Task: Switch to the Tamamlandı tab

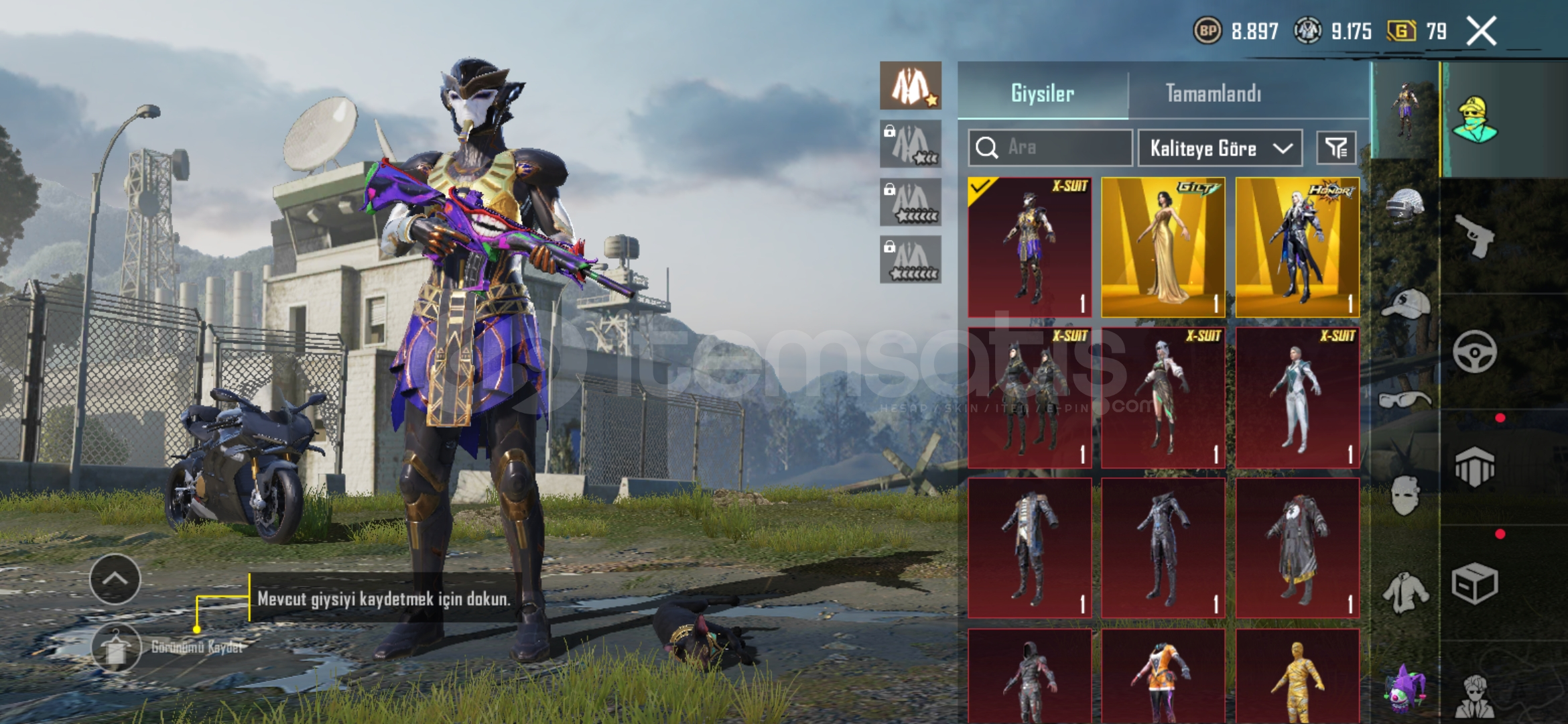Action: pos(1213,93)
